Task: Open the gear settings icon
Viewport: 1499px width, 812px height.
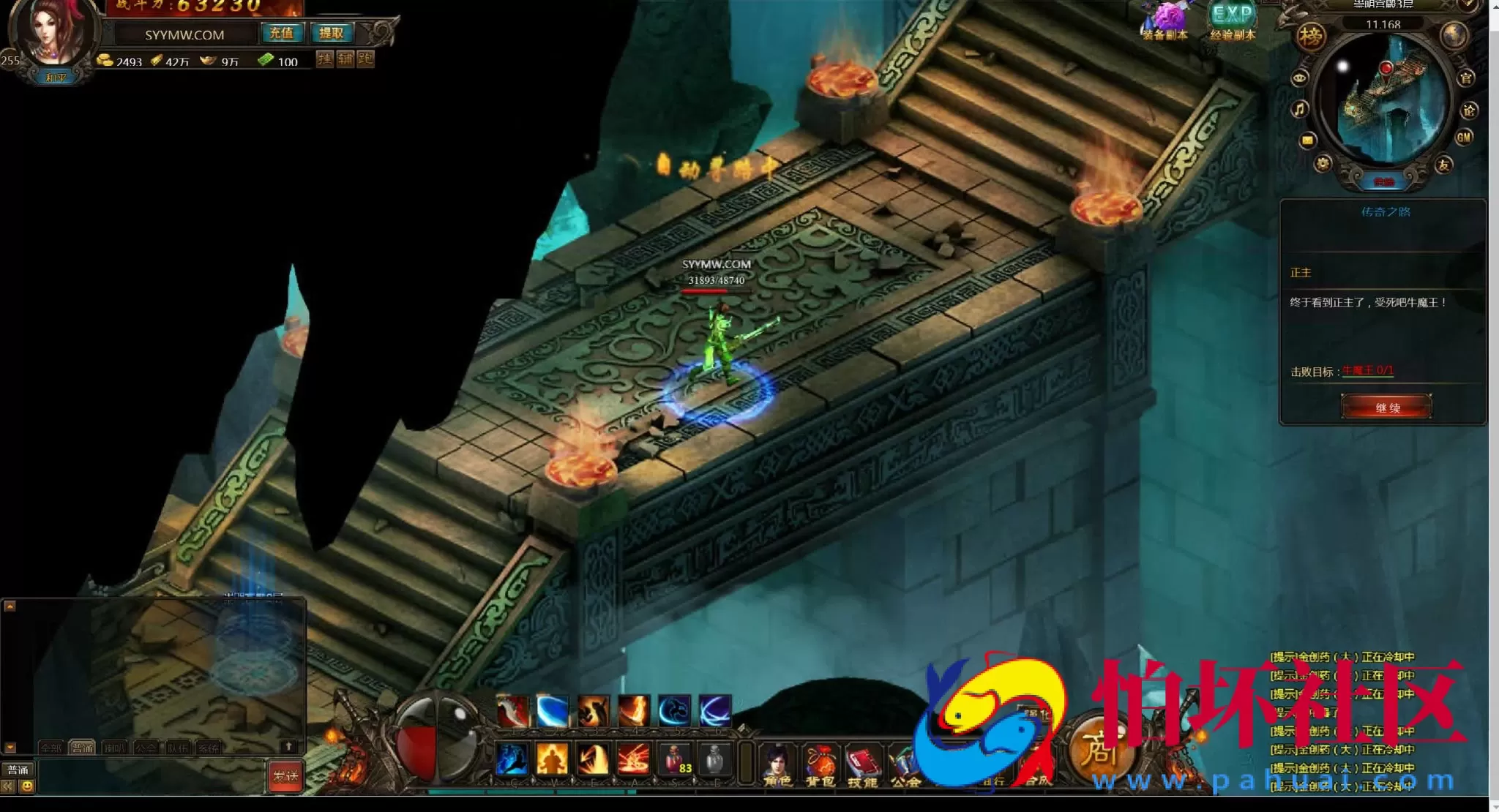Action: [1323, 164]
